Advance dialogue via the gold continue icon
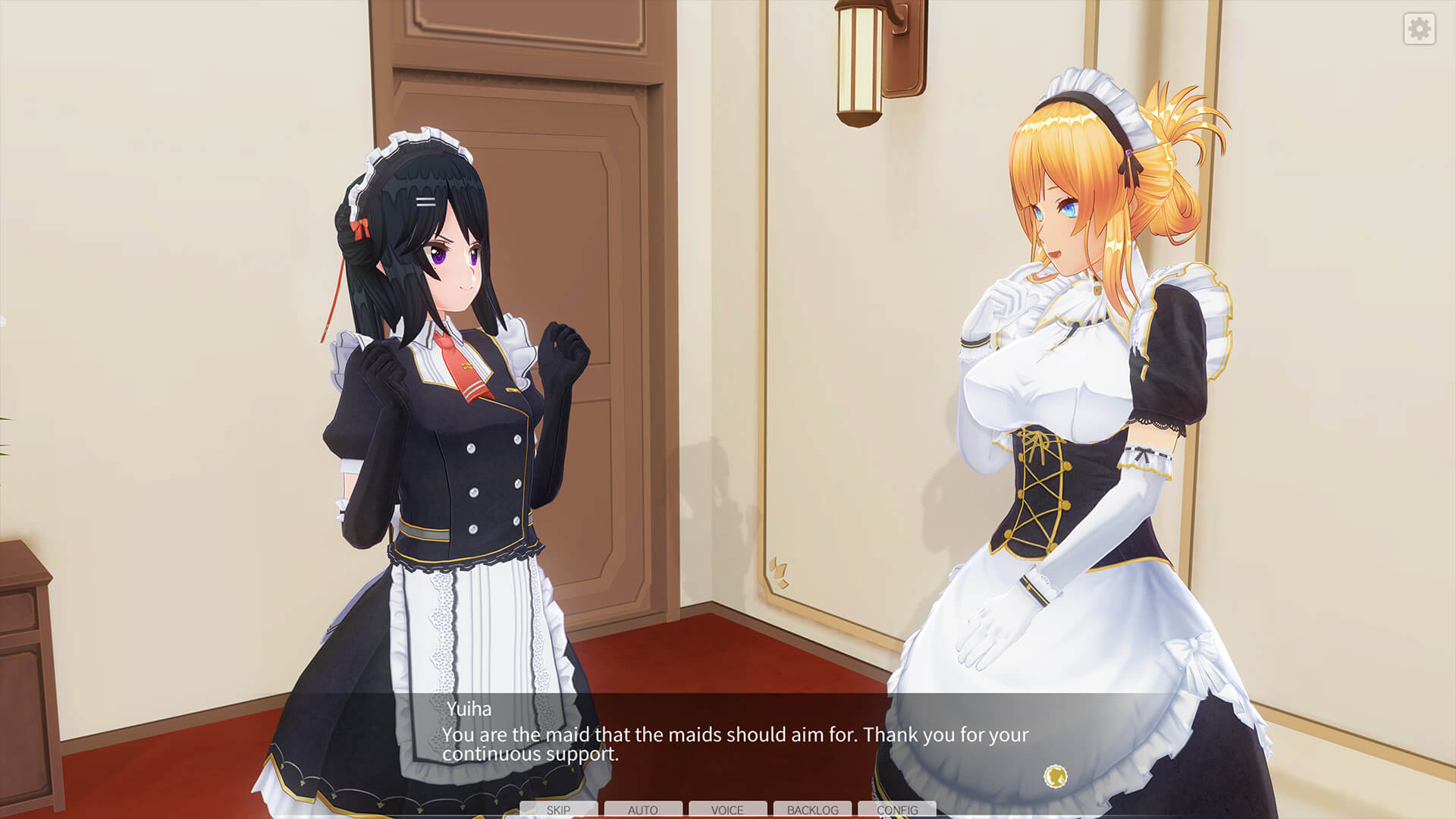Image resolution: width=1456 pixels, height=819 pixels. point(1056,776)
